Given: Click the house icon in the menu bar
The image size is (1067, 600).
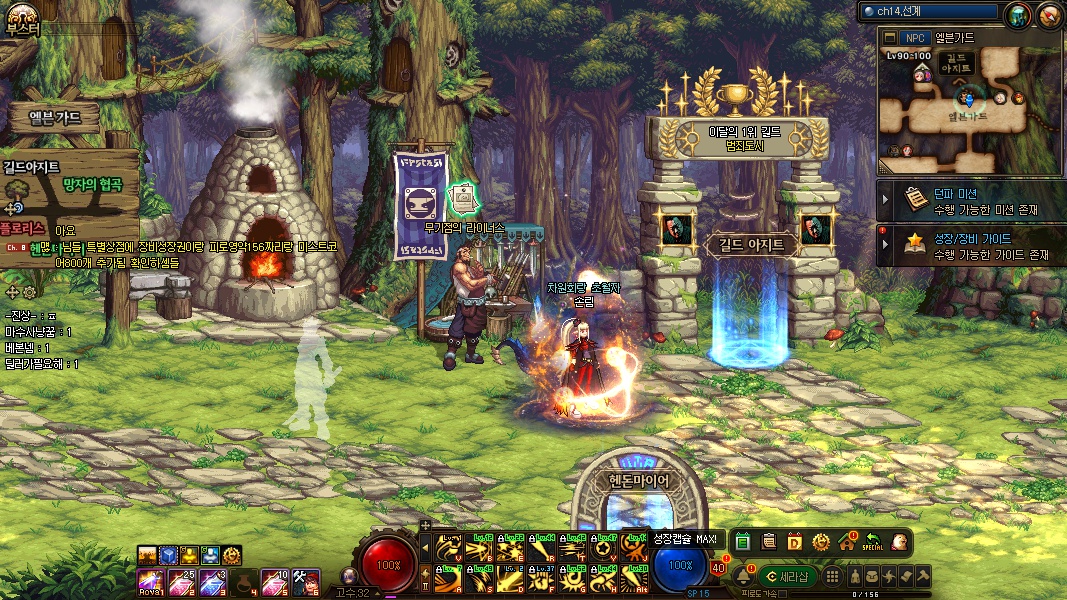Looking at the screenshot, I should (847, 542).
